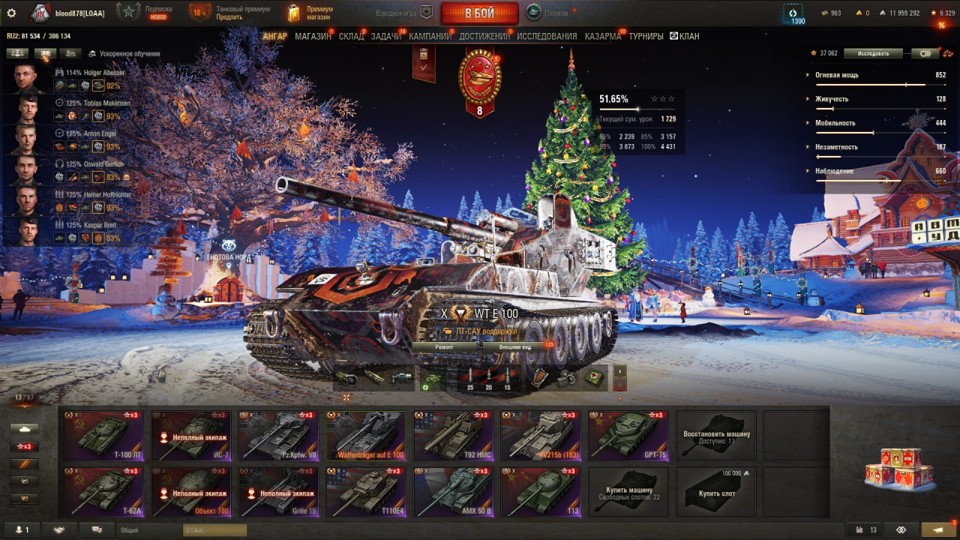
Task: Go to the ИССЛЕДОВАНИЯ tab
Action: pyautogui.click(x=546, y=37)
